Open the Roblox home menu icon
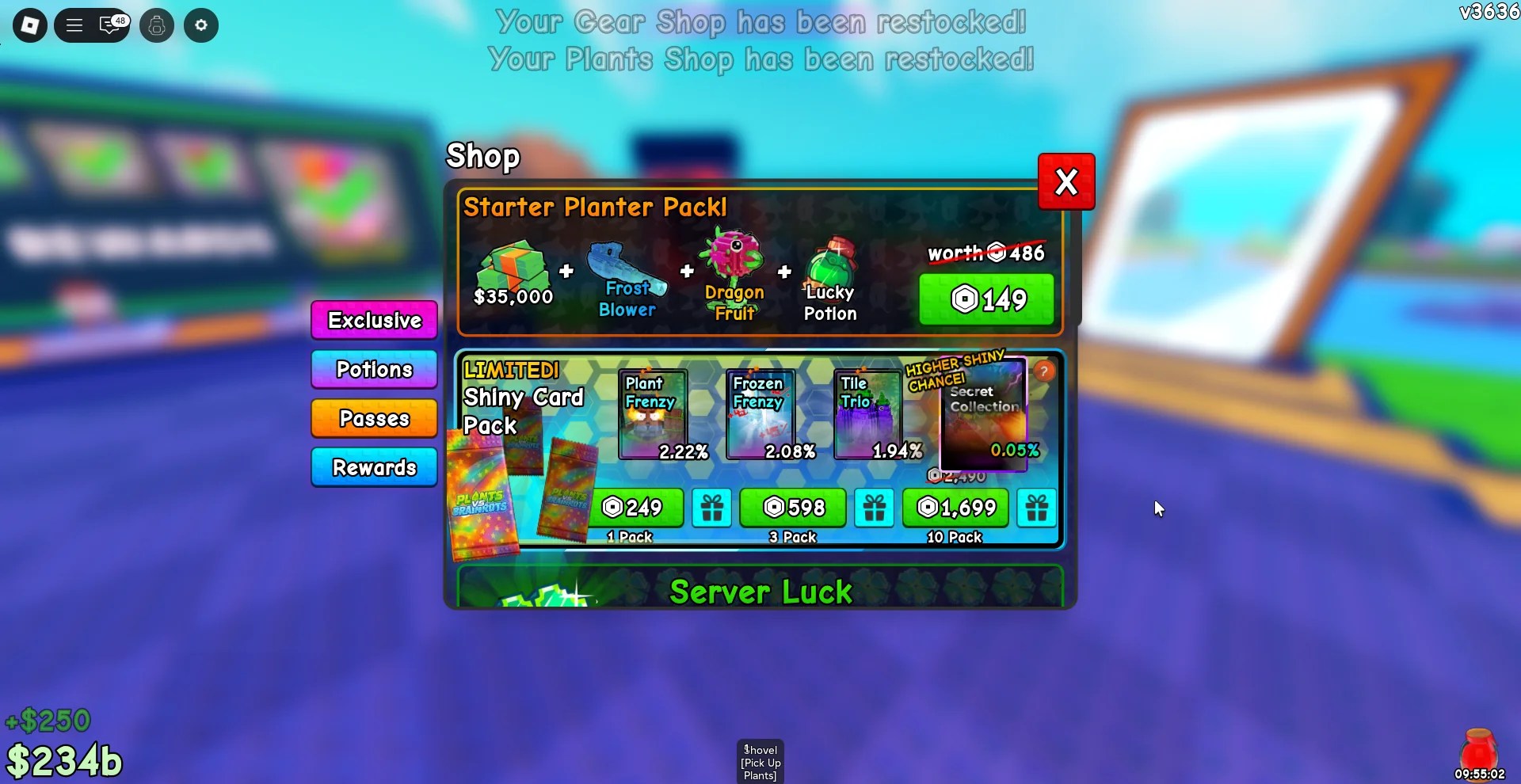Viewport: 1521px width, 784px height. [x=29, y=25]
